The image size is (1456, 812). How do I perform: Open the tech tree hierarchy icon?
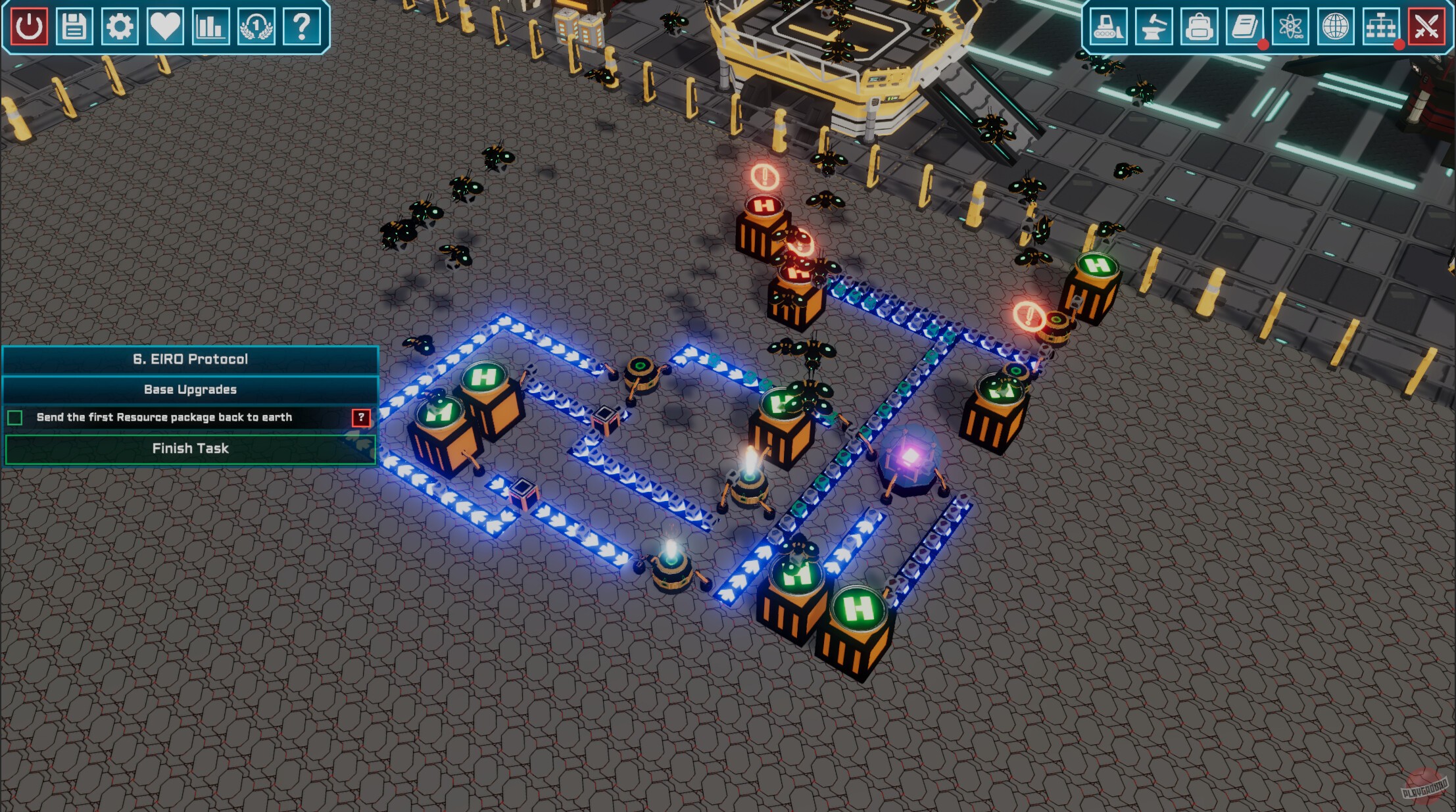point(1382,28)
